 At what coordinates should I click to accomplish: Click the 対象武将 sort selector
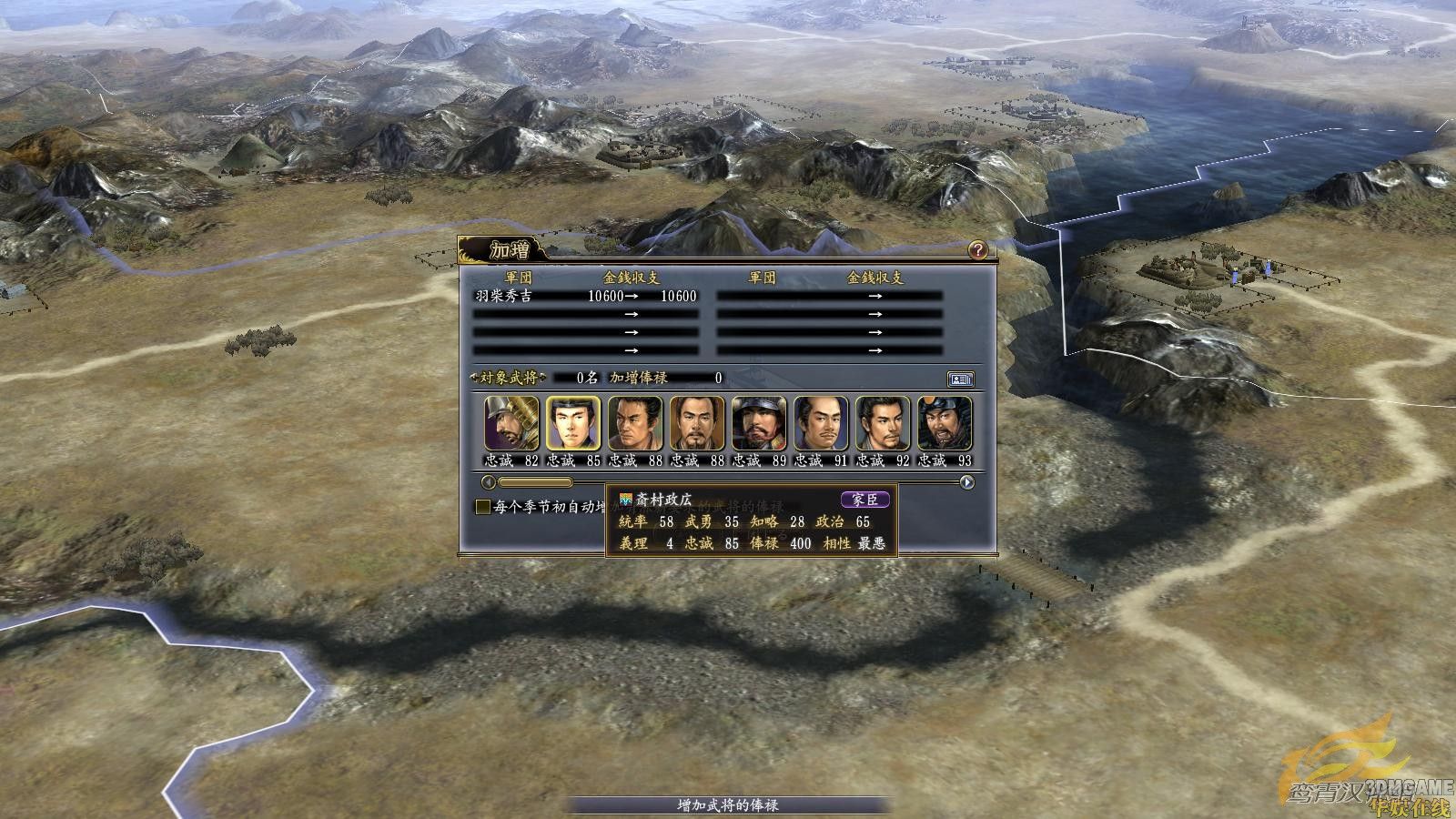tap(503, 378)
